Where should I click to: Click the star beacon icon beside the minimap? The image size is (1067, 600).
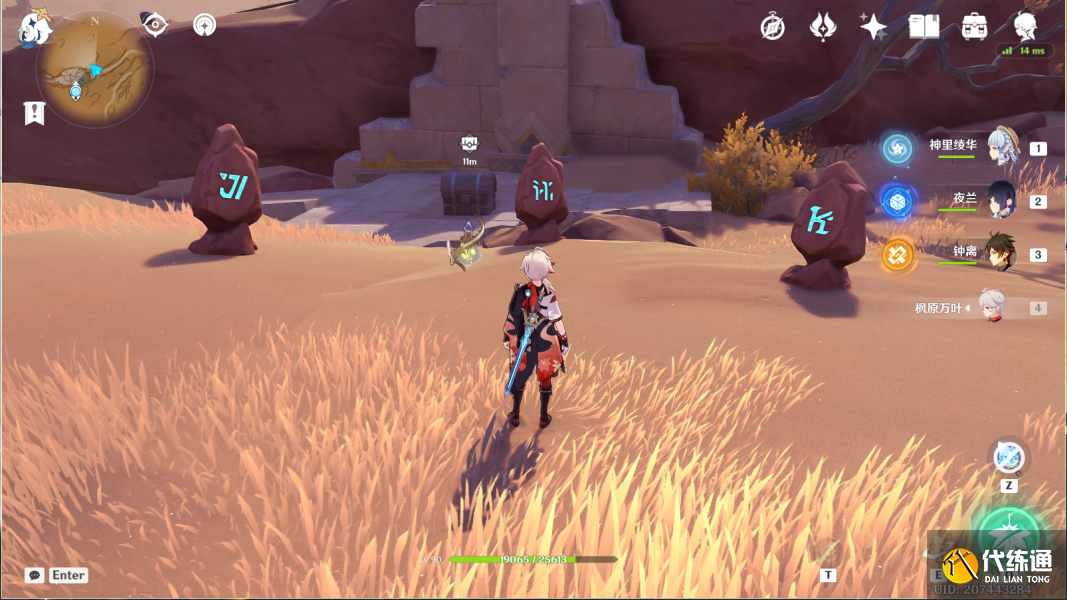[x=205, y=25]
